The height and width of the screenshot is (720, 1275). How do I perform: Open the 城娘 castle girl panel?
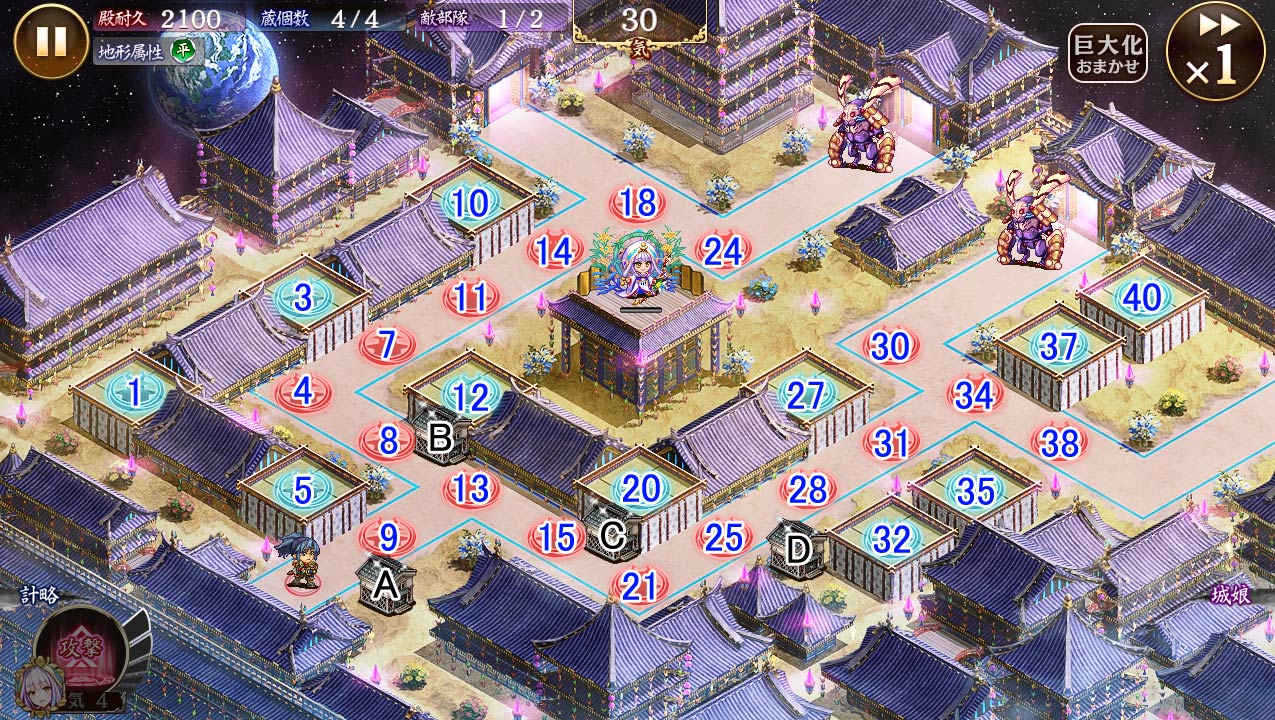[x=1229, y=596]
